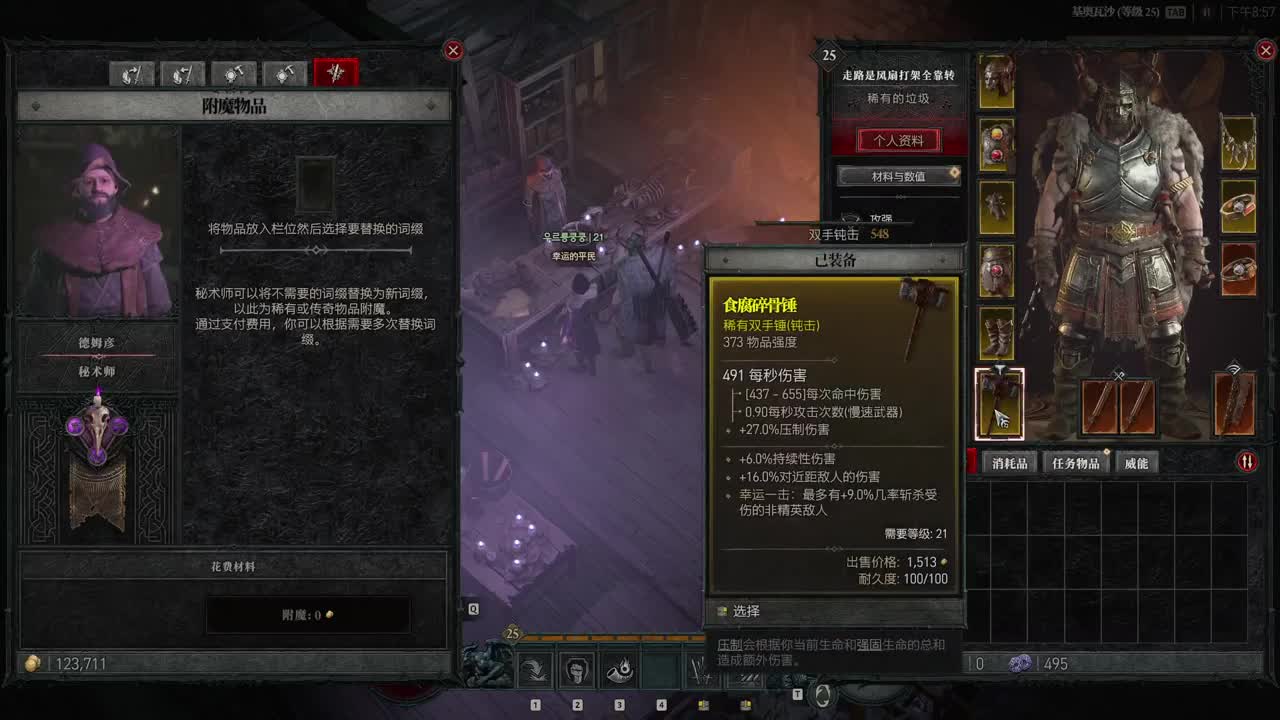1280x720 pixels.
Task: Click the skill icon in slot 1
Action: pyautogui.click(x=536, y=668)
